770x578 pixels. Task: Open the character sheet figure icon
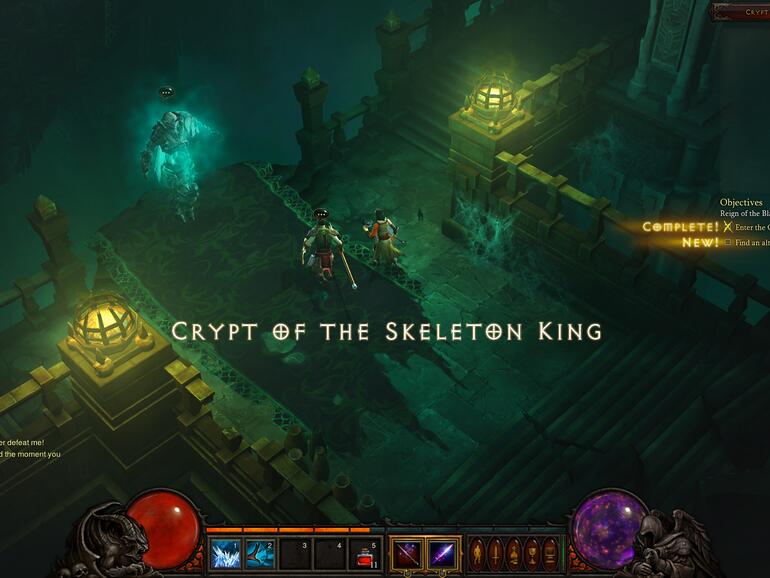pyautogui.click(x=477, y=553)
